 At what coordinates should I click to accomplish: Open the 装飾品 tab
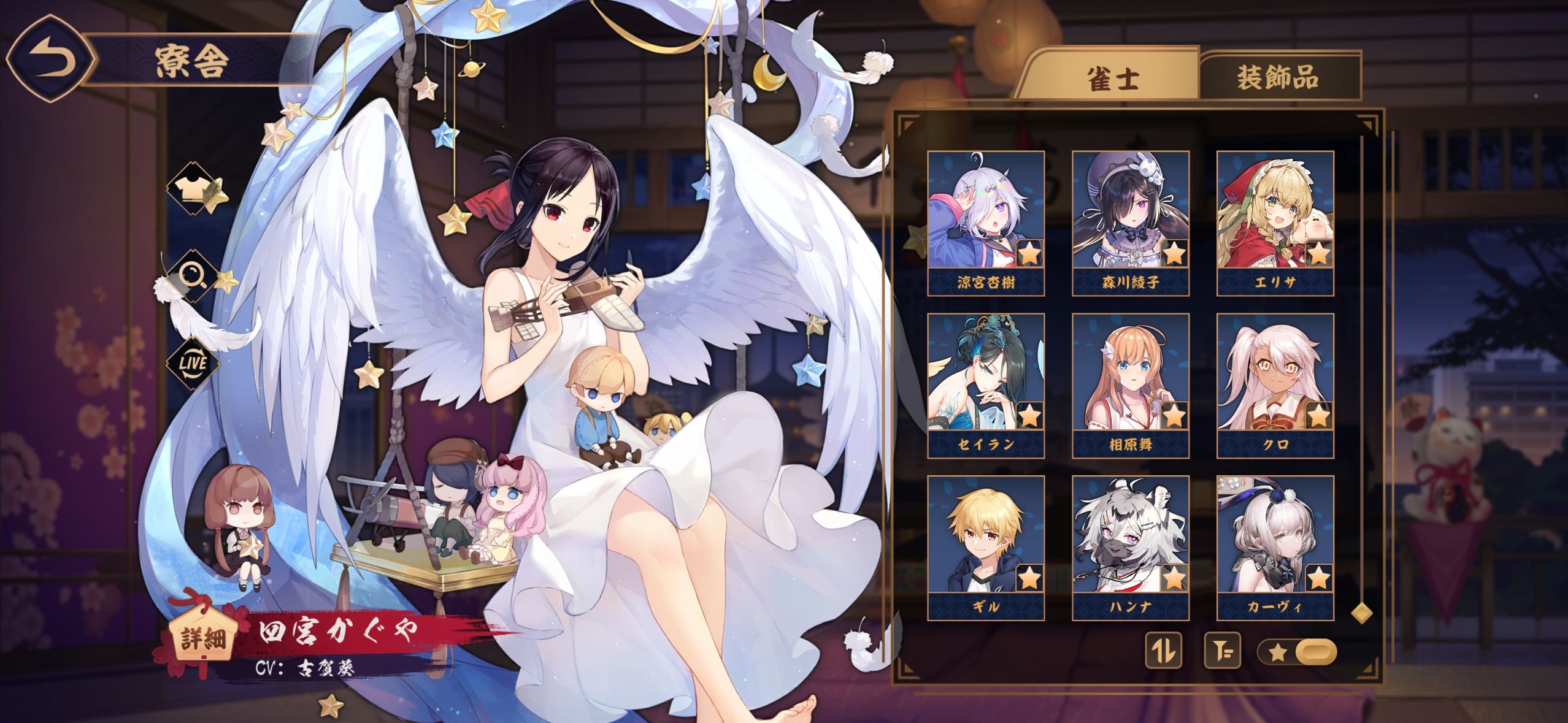pyautogui.click(x=1277, y=78)
